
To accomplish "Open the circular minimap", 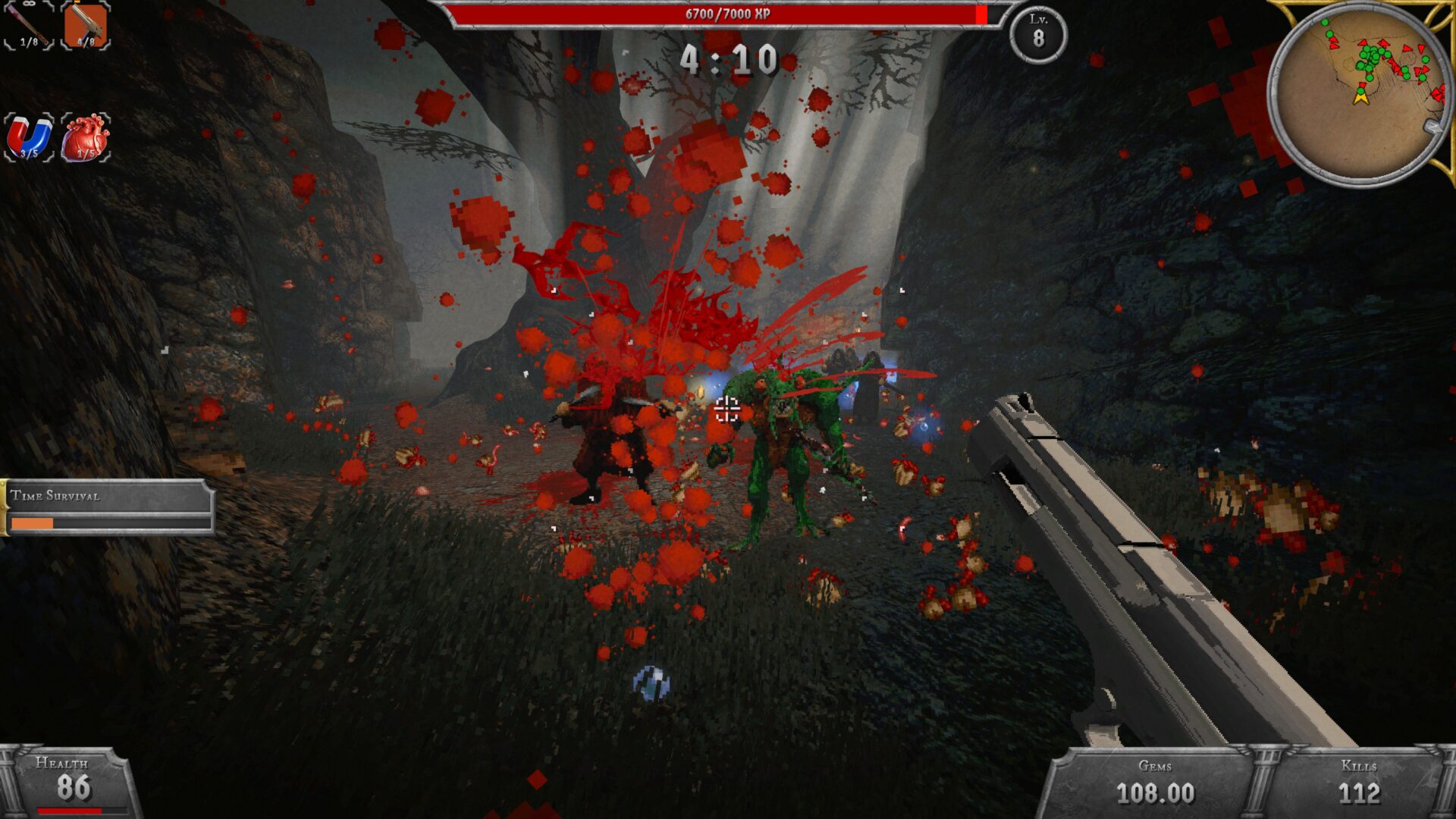I will [1359, 93].
